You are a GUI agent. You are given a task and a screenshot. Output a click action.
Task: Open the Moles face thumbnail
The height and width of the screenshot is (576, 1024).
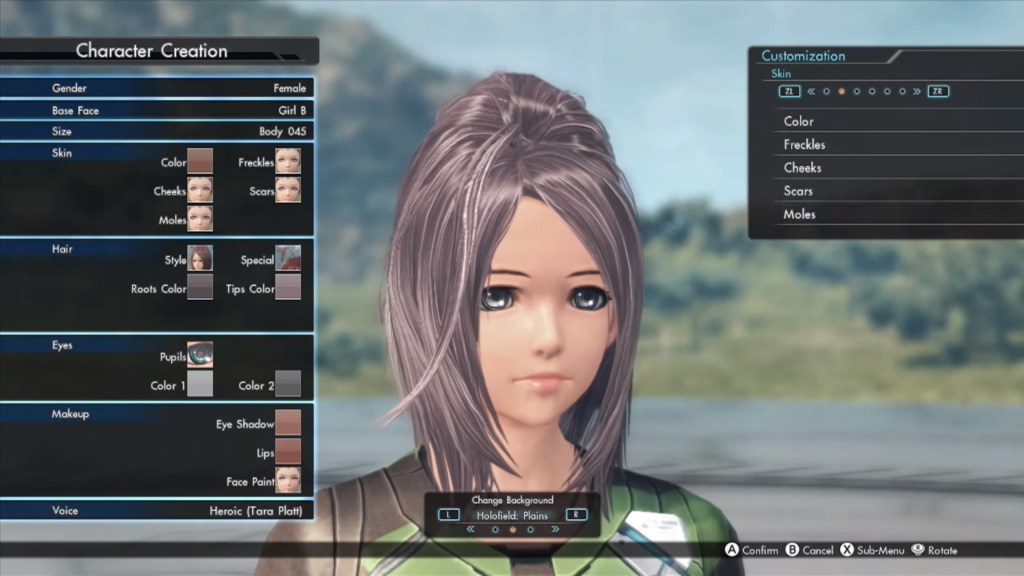200,218
